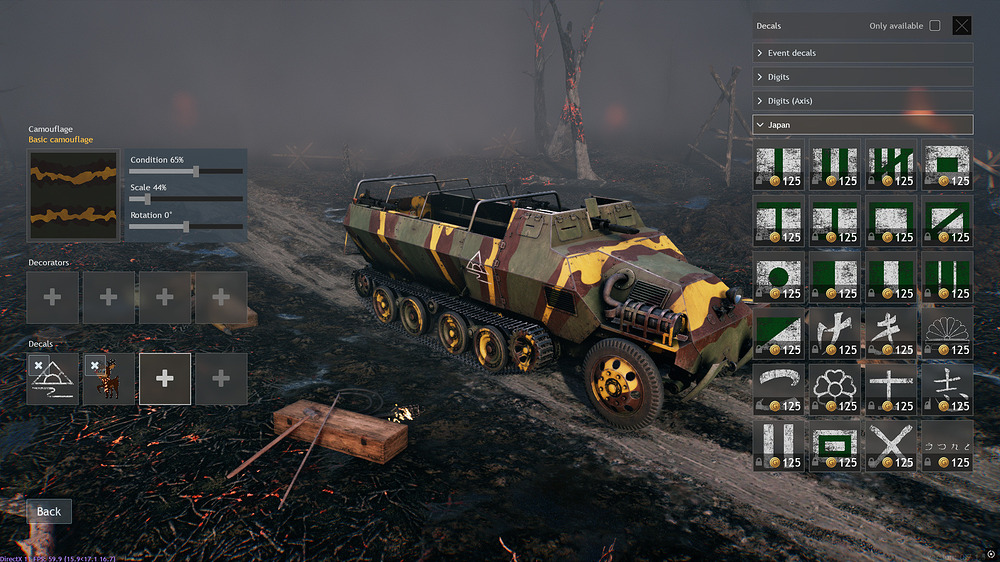Select the deer decal slot
This screenshot has height=562, width=1000.
point(110,383)
